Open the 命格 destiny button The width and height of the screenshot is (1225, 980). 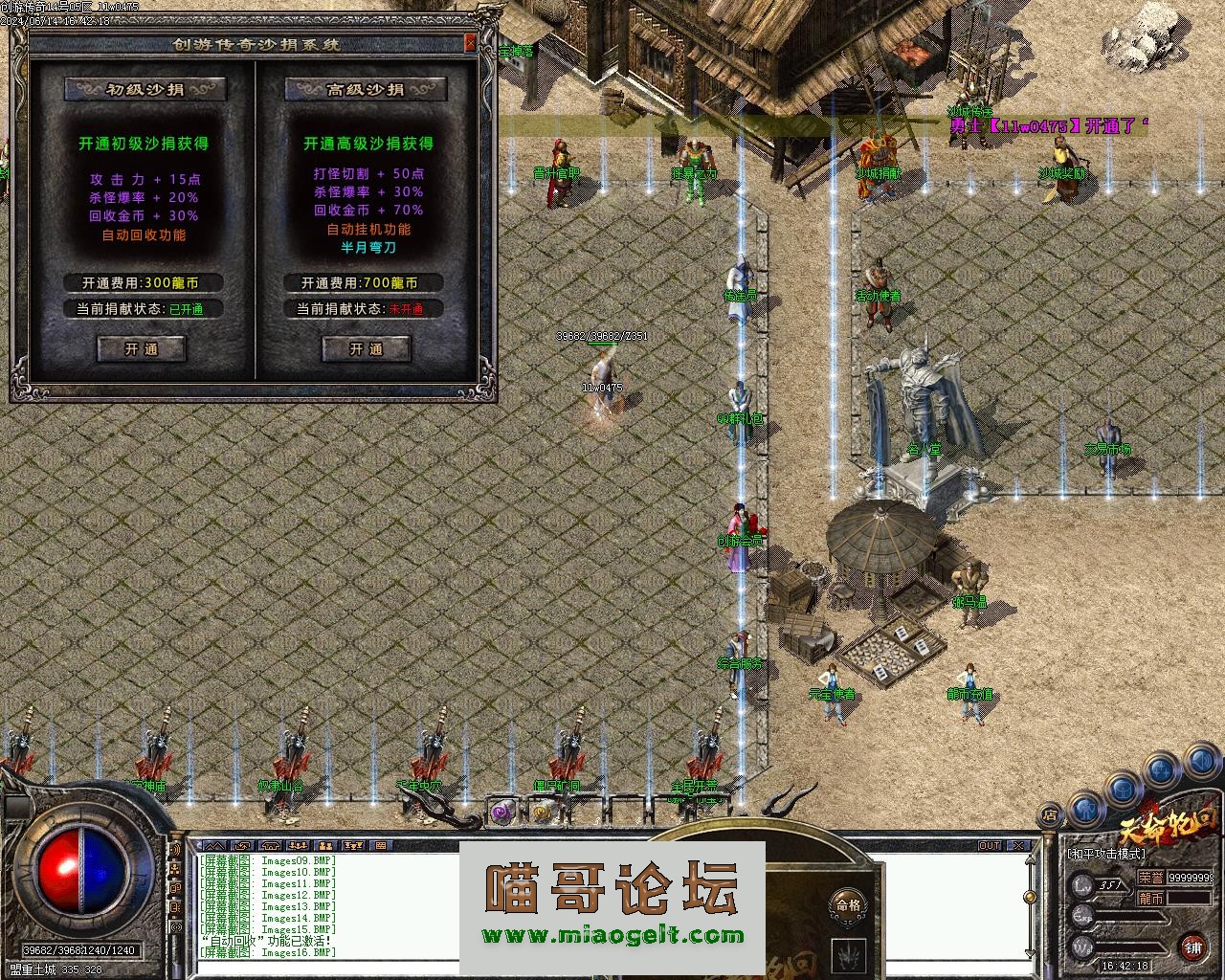848,904
